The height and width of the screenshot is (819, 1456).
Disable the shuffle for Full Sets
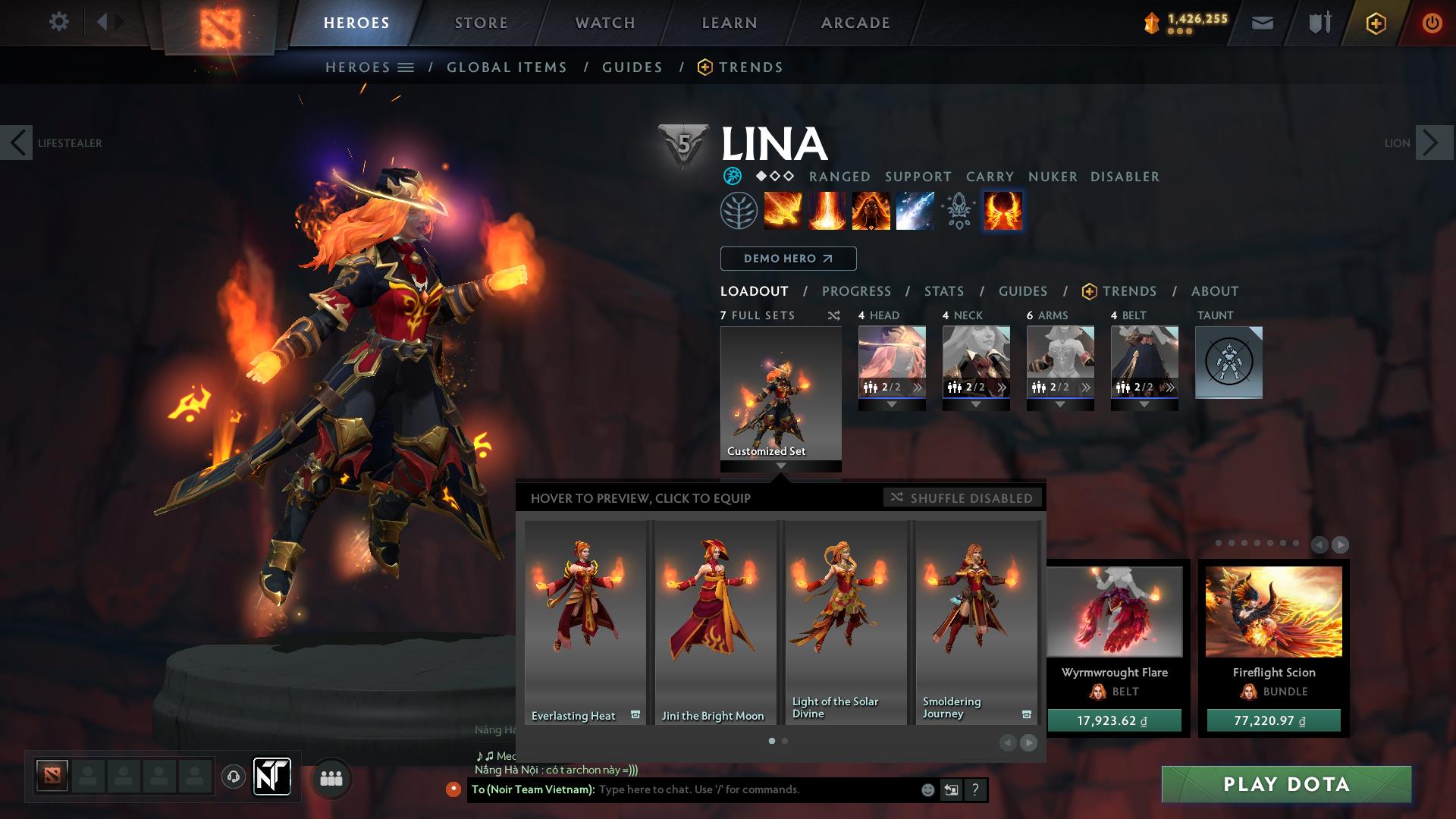coord(834,315)
